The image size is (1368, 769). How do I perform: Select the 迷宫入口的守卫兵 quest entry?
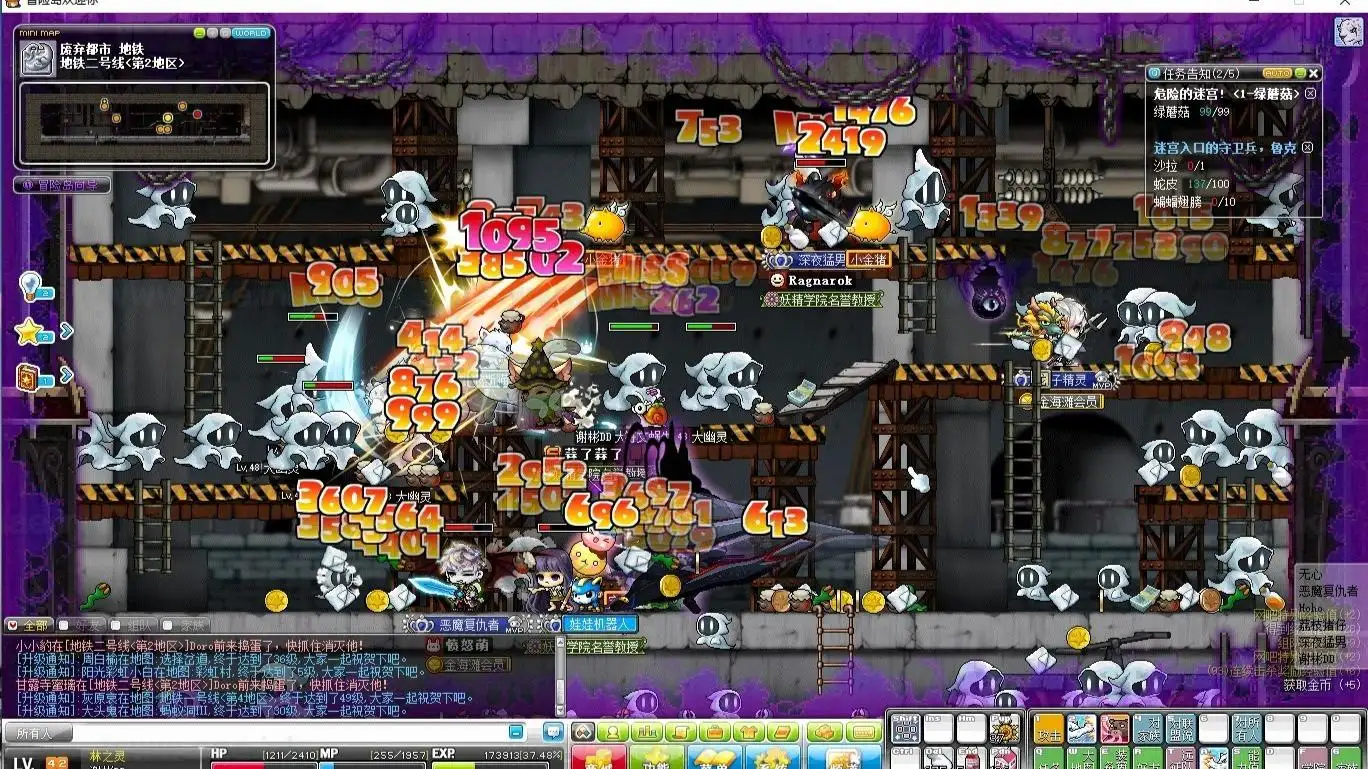[1225, 148]
